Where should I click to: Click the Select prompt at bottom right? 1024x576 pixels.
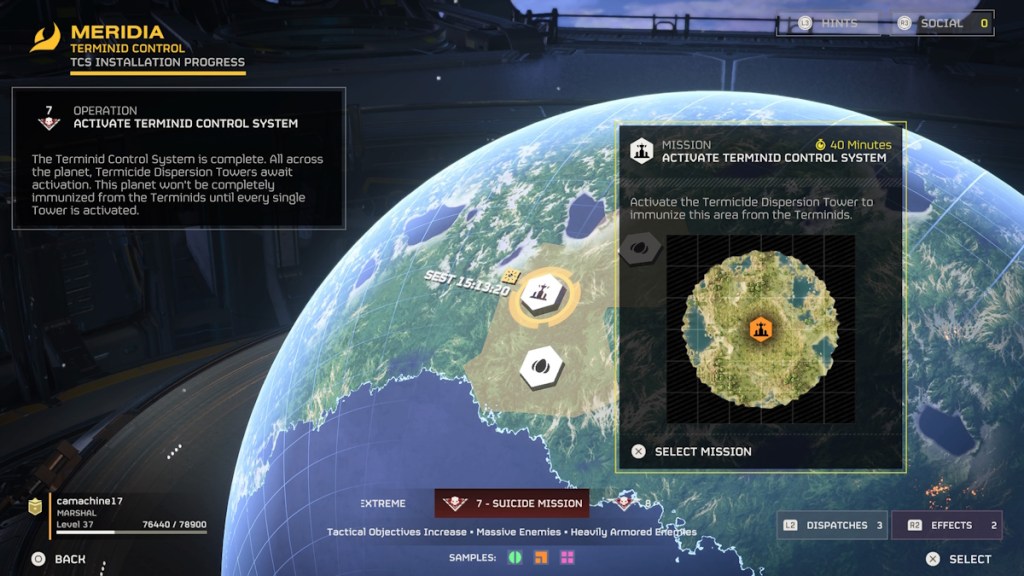(958, 559)
